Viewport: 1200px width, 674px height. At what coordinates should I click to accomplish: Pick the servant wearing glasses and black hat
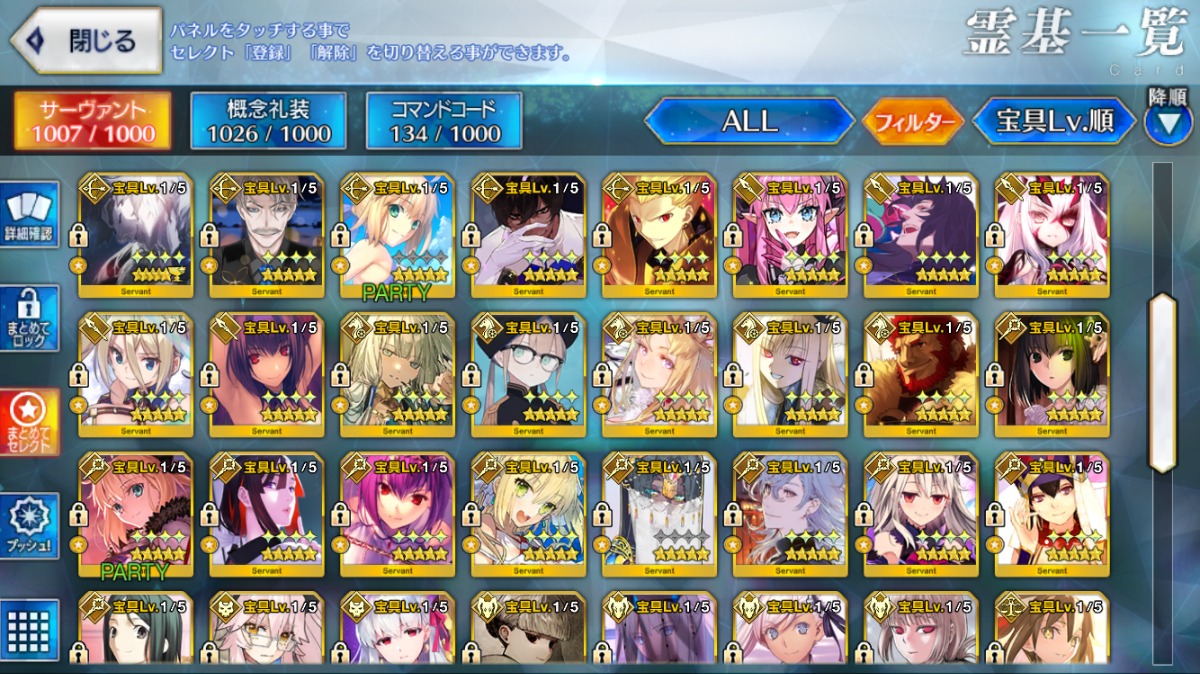coord(528,370)
